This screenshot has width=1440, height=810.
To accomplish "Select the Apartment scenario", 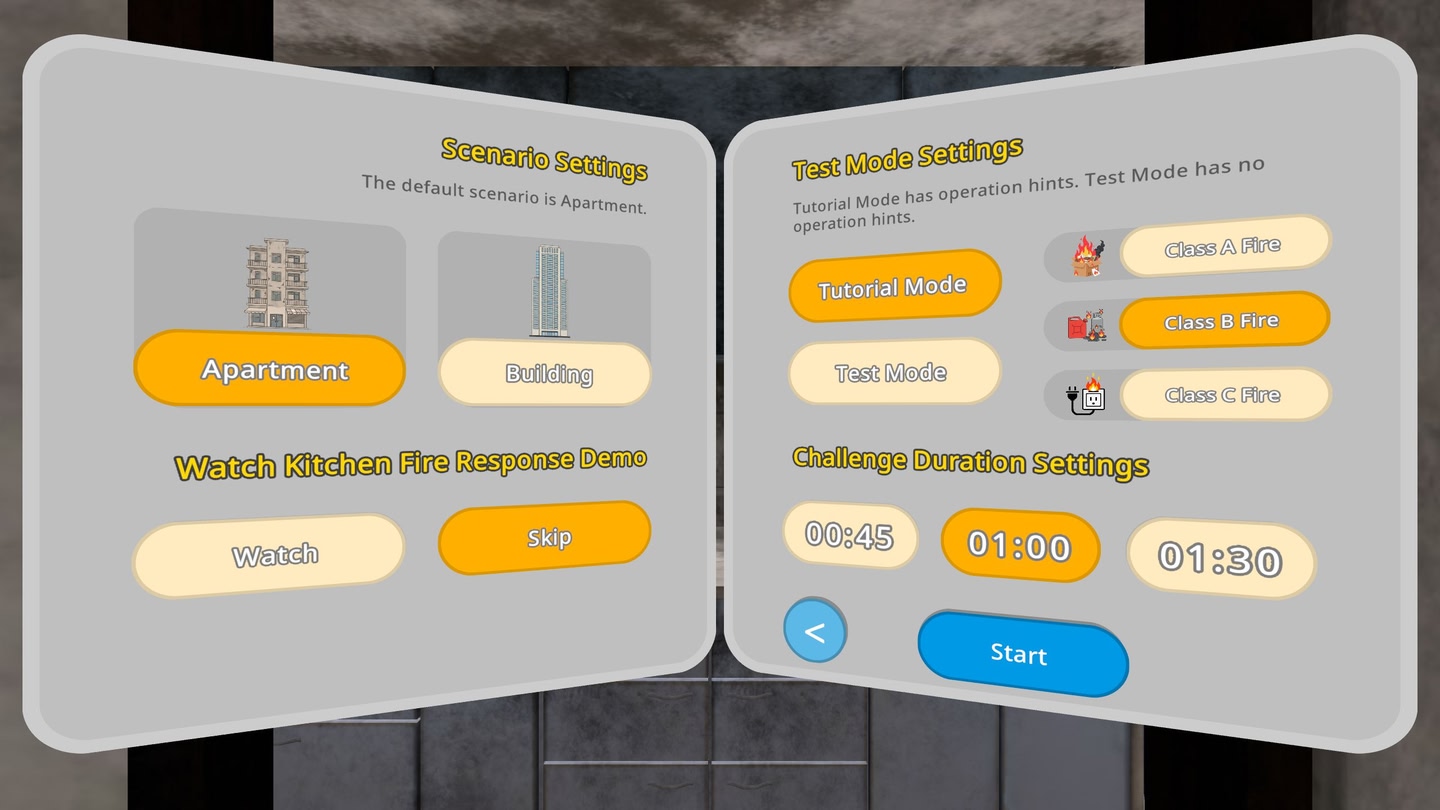I will pos(268,370).
